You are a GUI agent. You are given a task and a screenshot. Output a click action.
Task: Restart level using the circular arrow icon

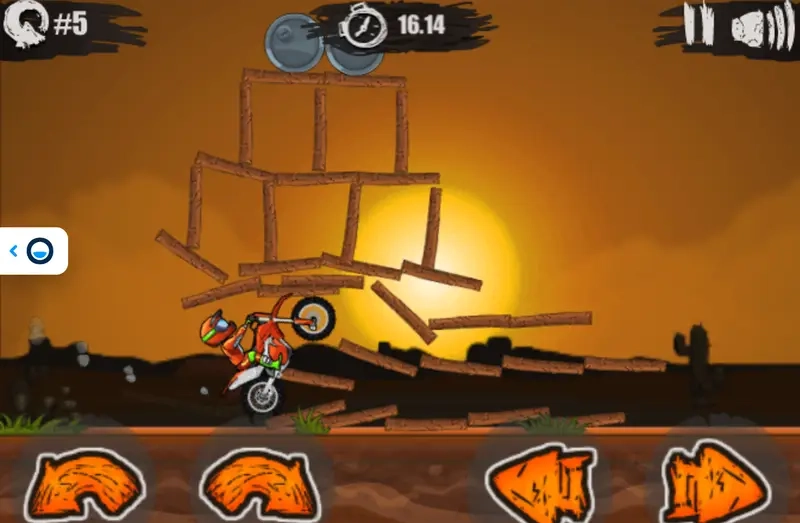24,26
